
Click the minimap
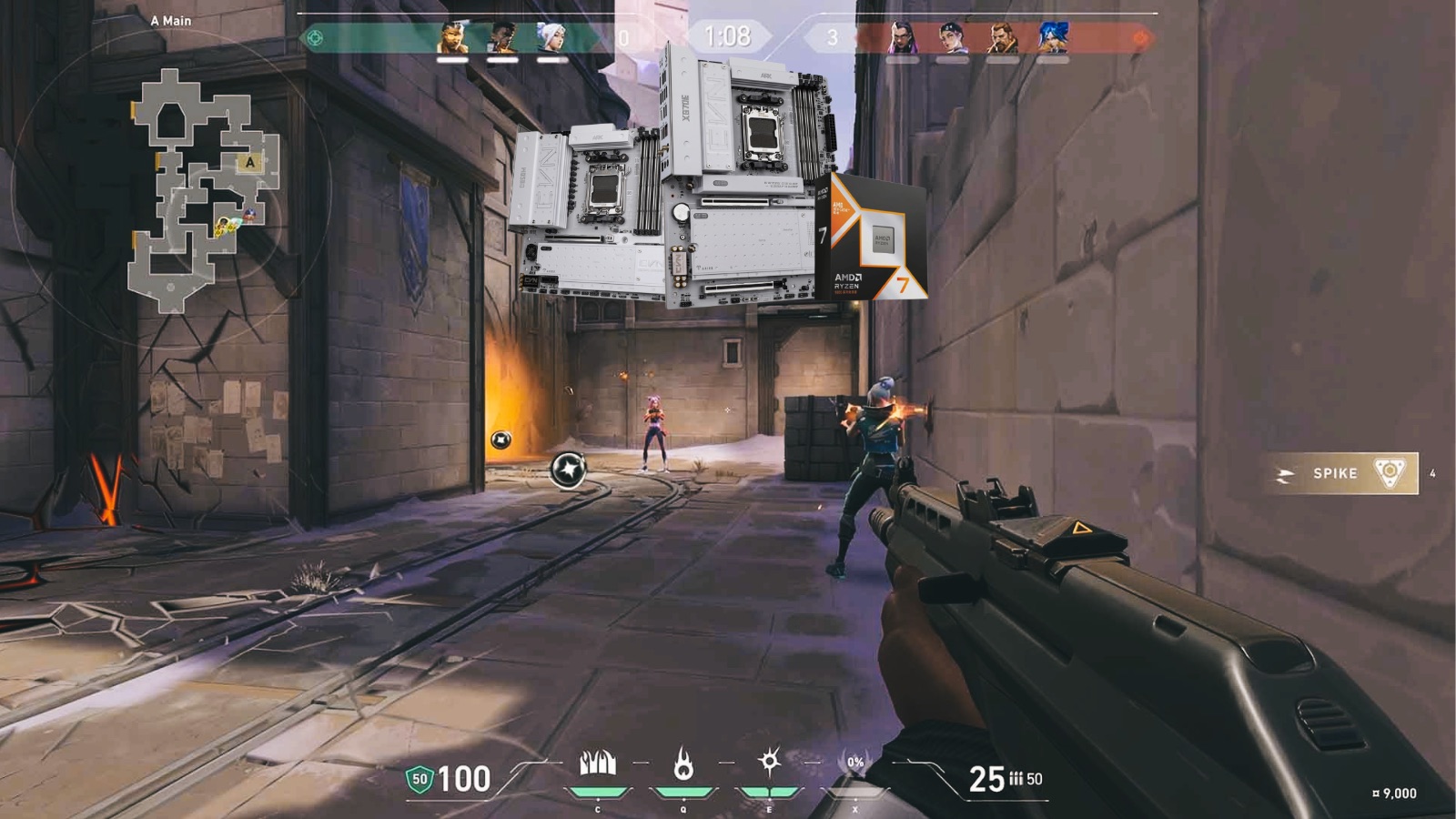click(x=202, y=191)
